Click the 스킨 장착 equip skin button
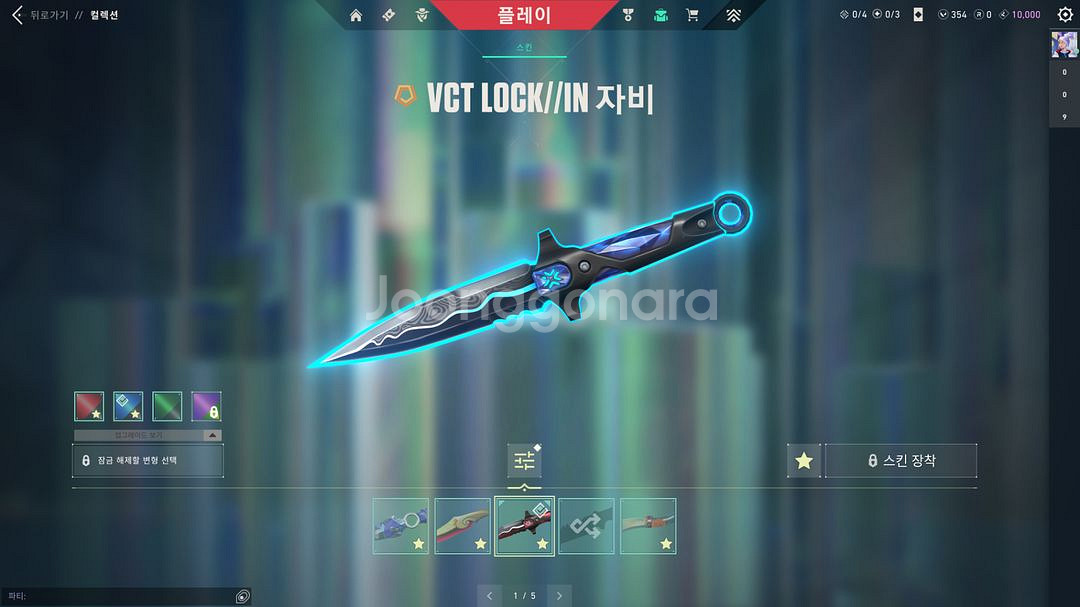 pyautogui.click(x=901, y=461)
